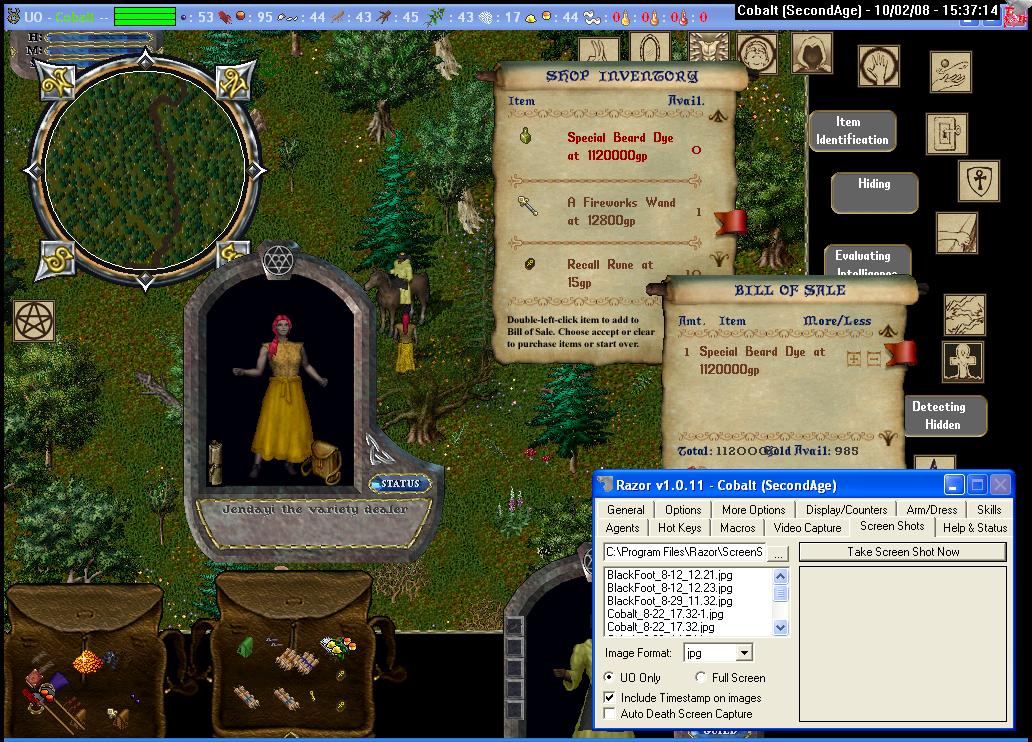The image size is (1032, 742).
Task: Choose the Recall Rune shop item
Action: [609, 272]
